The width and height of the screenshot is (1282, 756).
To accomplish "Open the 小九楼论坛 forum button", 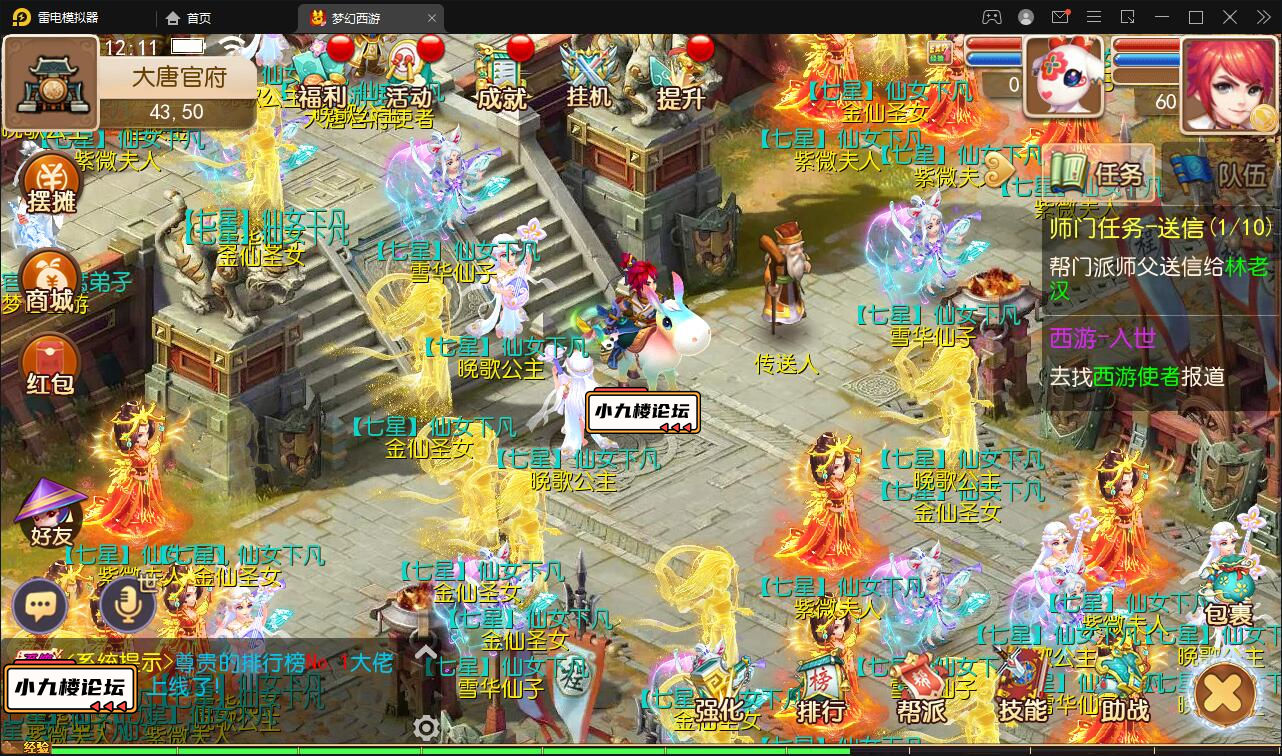I will 70,690.
